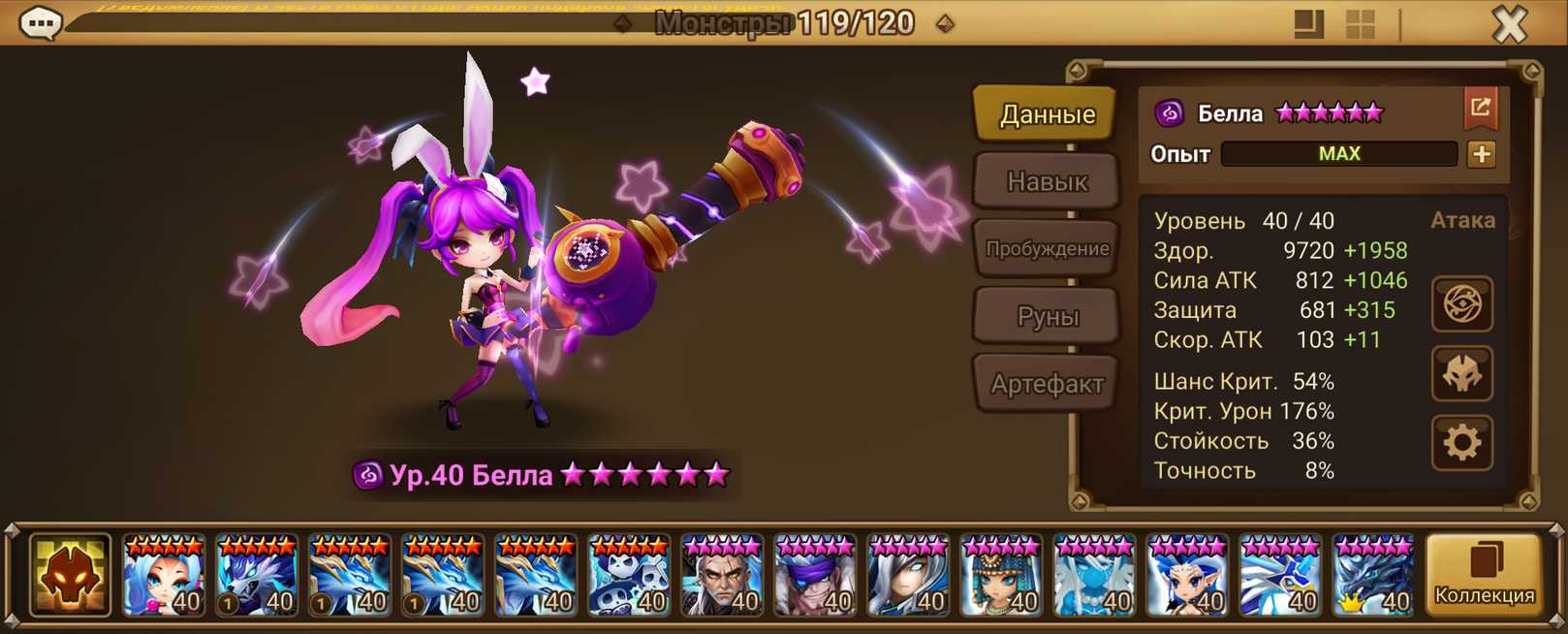Screen dimensions: 1568x634
Task: Switch to the grid view layout
Action: [x=1361, y=24]
